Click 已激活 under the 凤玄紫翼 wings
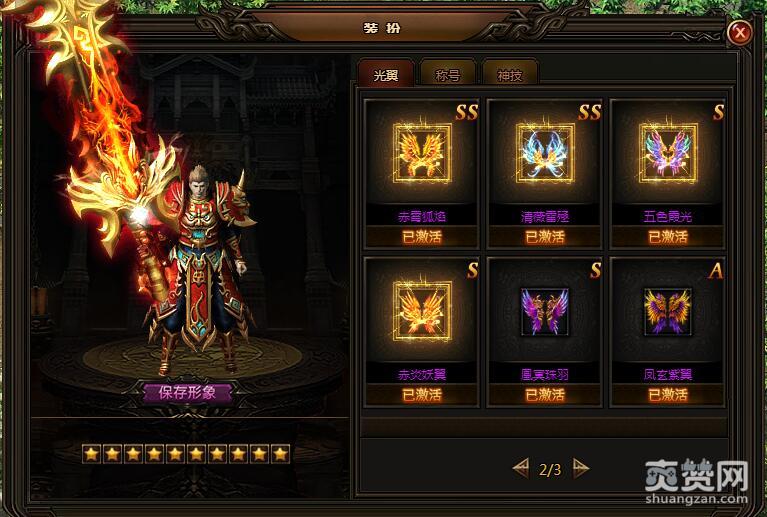Screen dimensions: 767x517 (667, 394)
